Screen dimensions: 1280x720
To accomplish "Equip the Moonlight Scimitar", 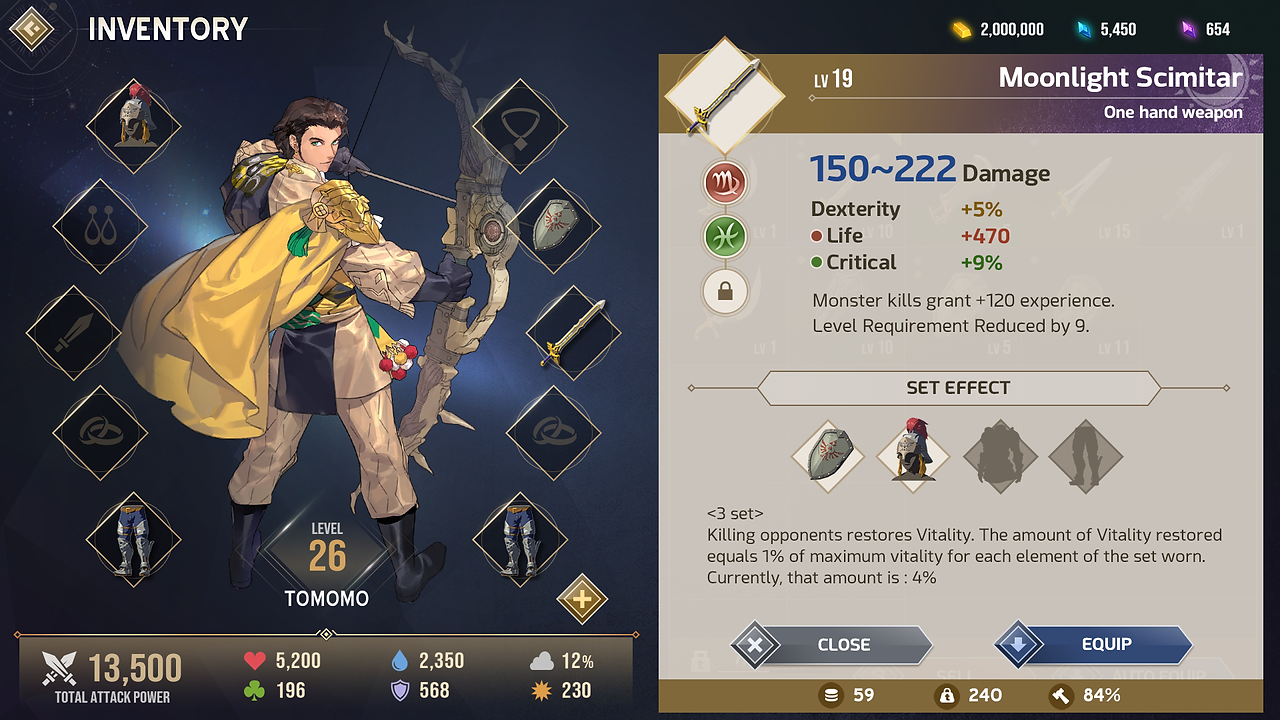I will (x=1095, y=645).
